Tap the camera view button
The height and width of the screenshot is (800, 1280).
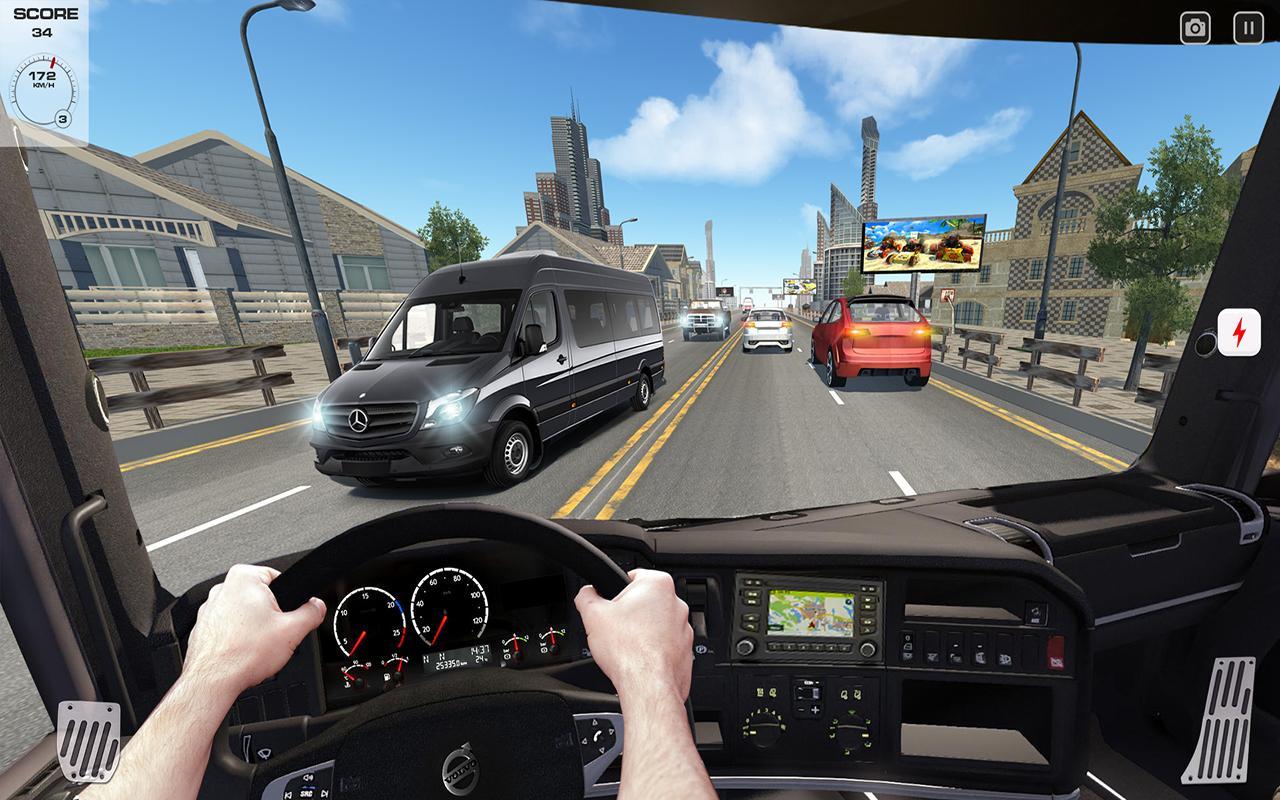1195,28
